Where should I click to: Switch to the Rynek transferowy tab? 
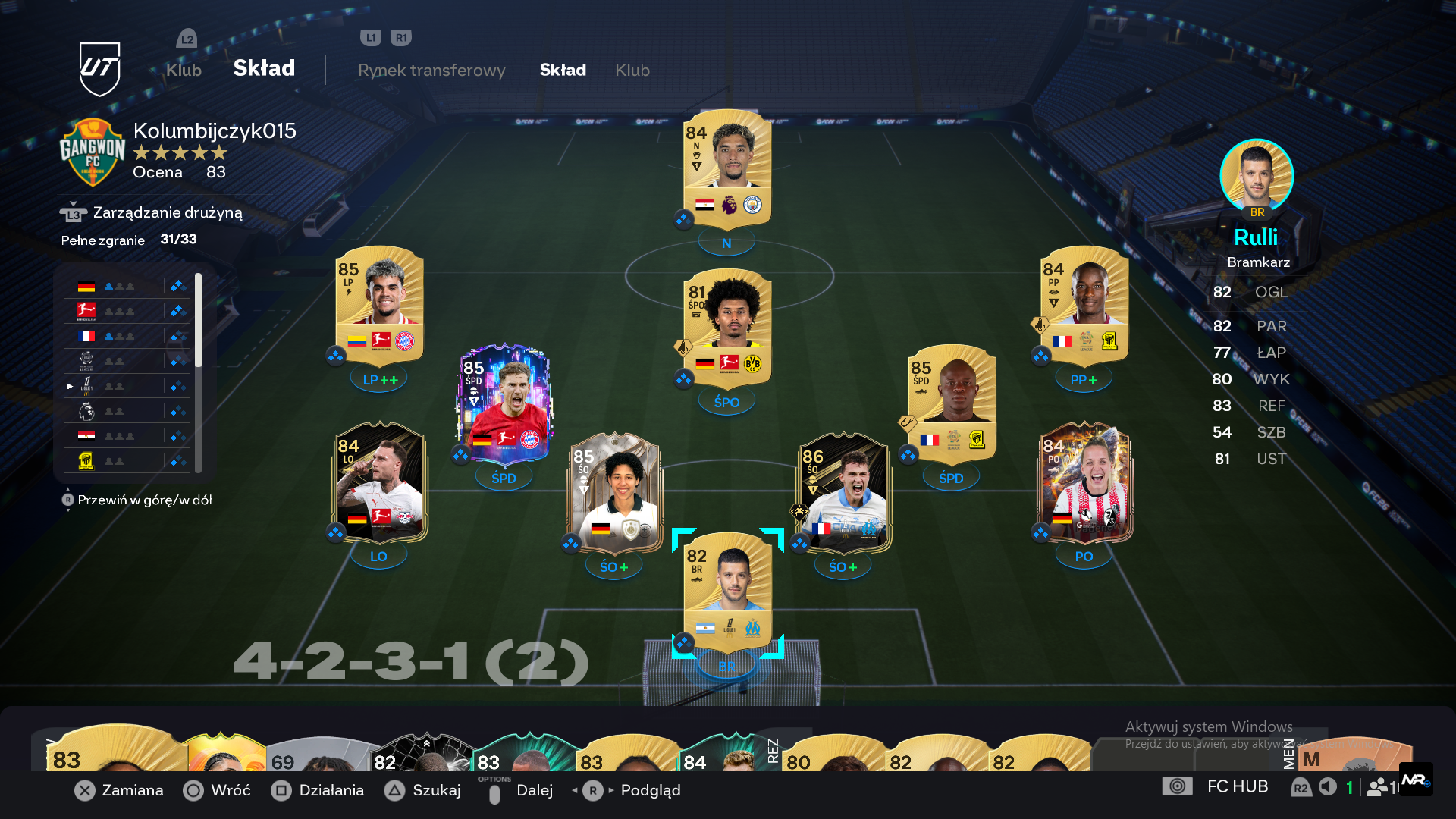[431, 70]
